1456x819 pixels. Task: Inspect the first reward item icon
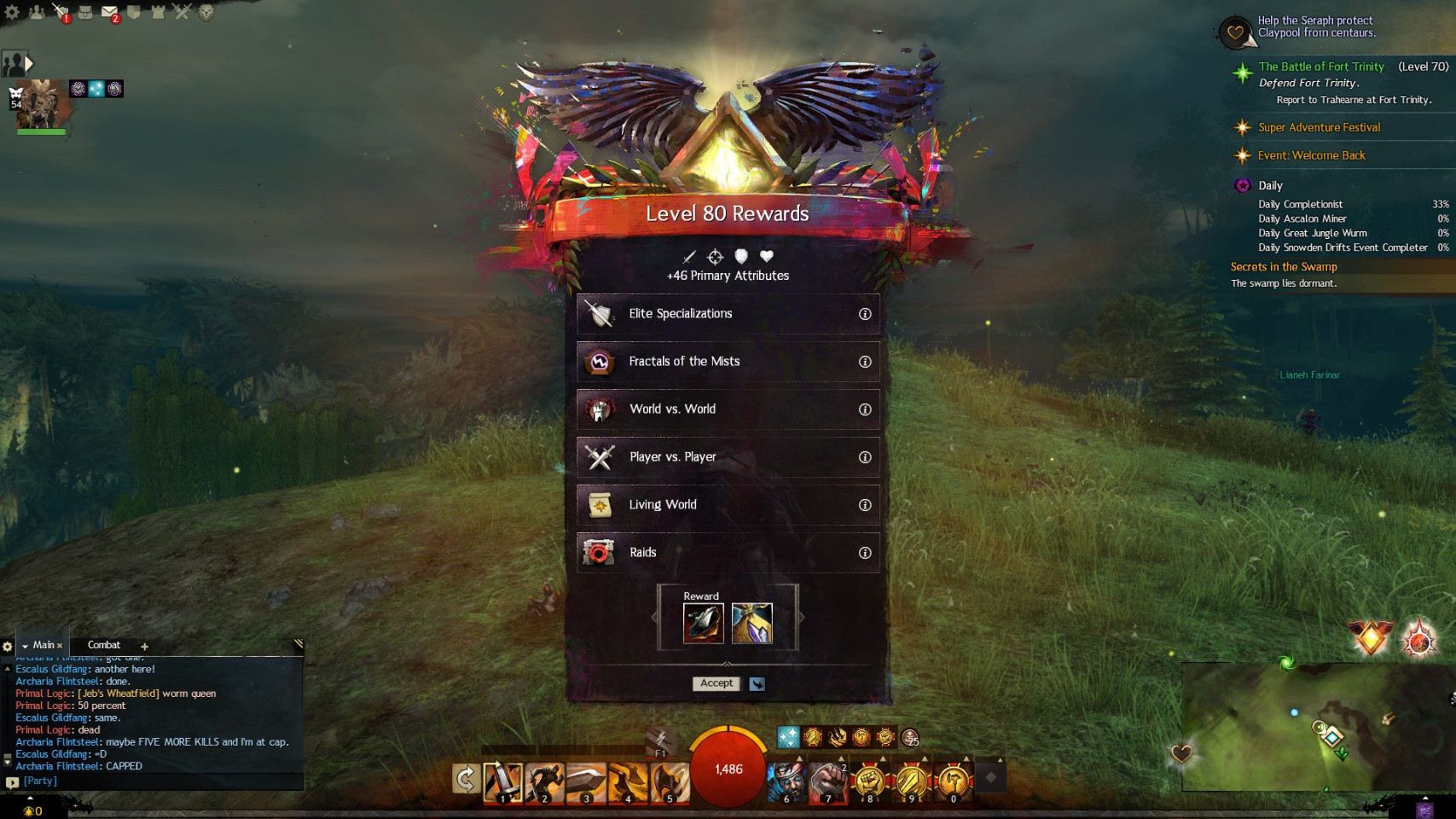pos(704,624)
